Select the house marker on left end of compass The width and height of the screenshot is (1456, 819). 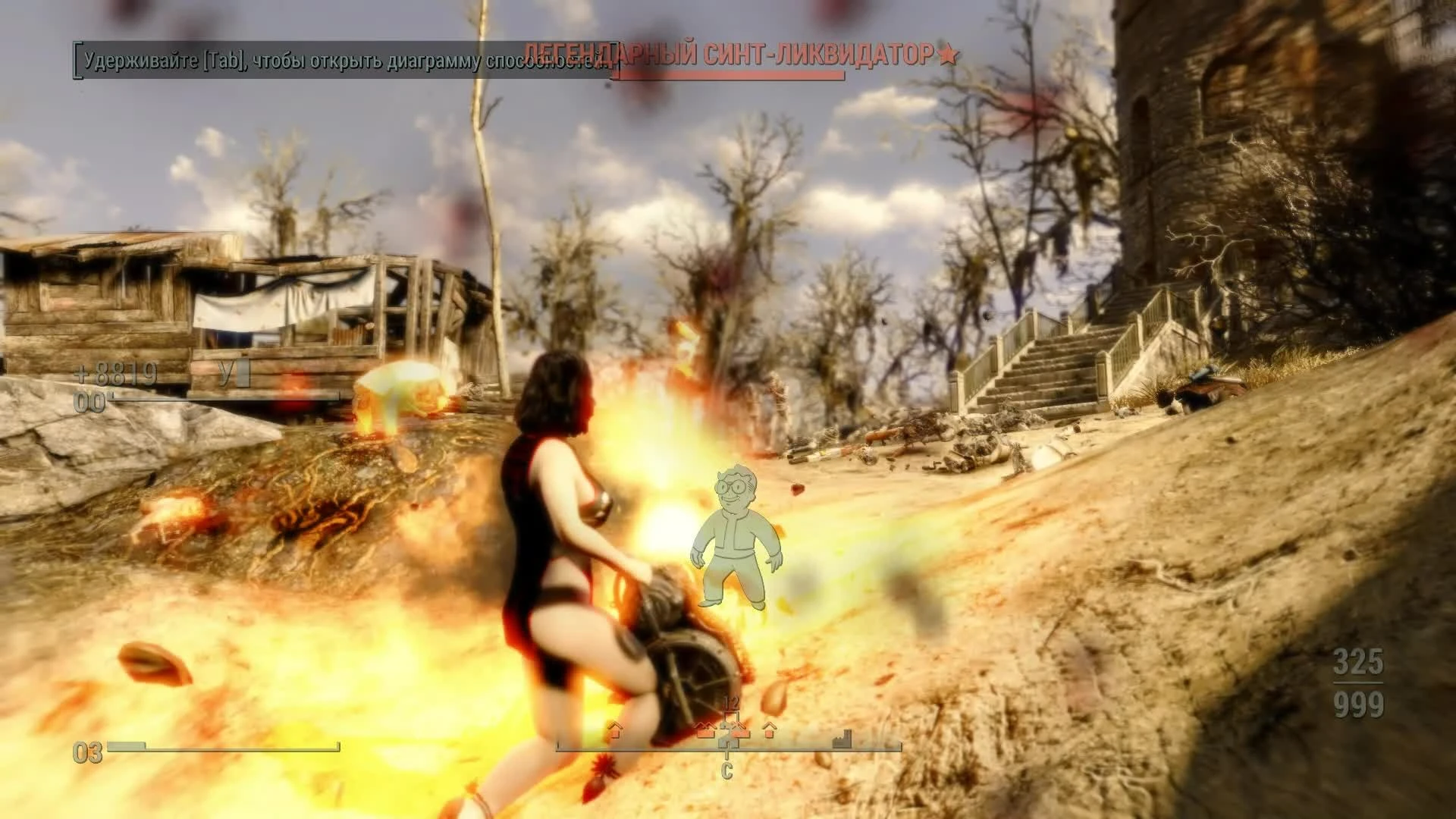point(616,731)
